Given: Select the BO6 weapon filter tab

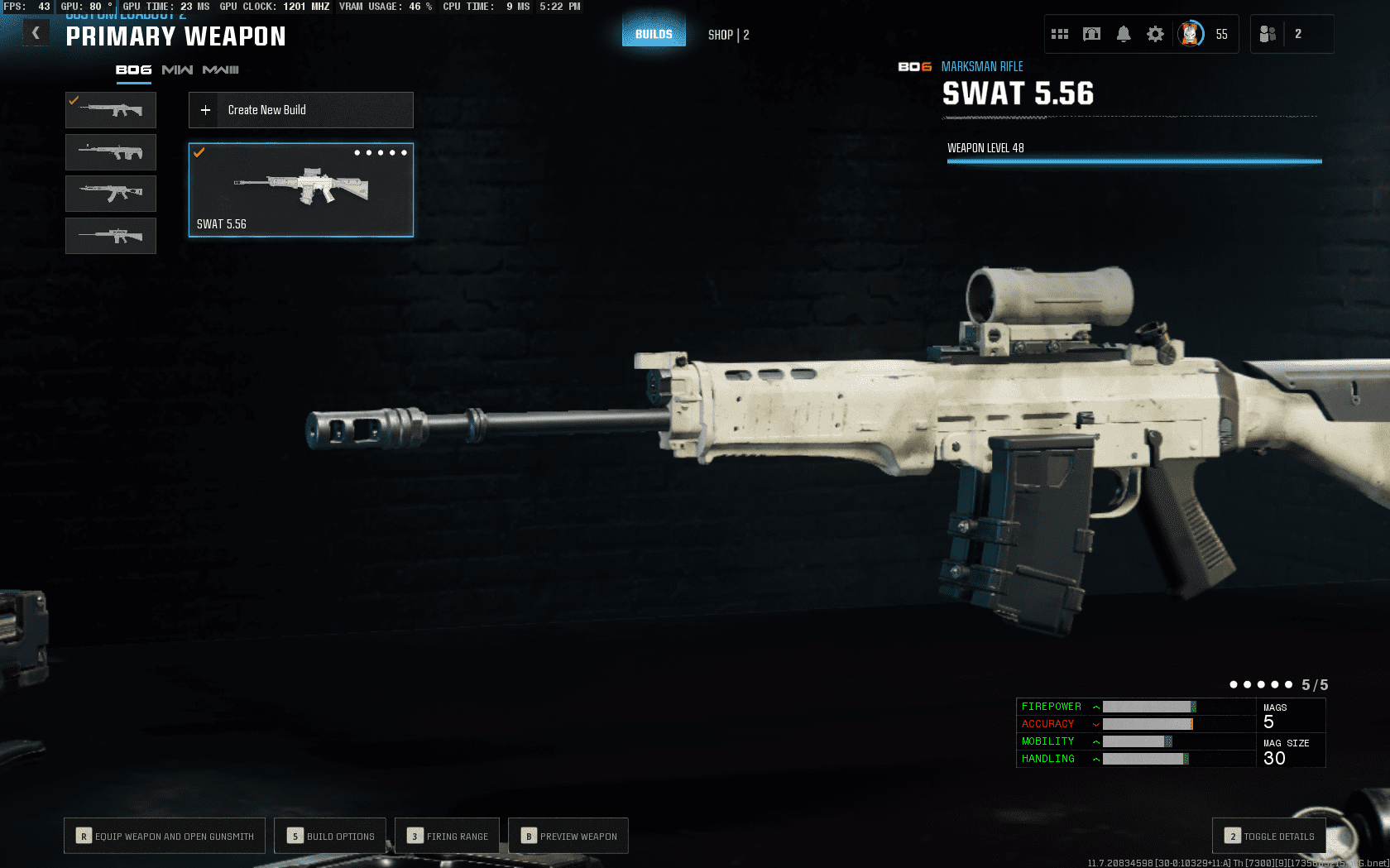Looking at the screenshot, I should 133,70.
